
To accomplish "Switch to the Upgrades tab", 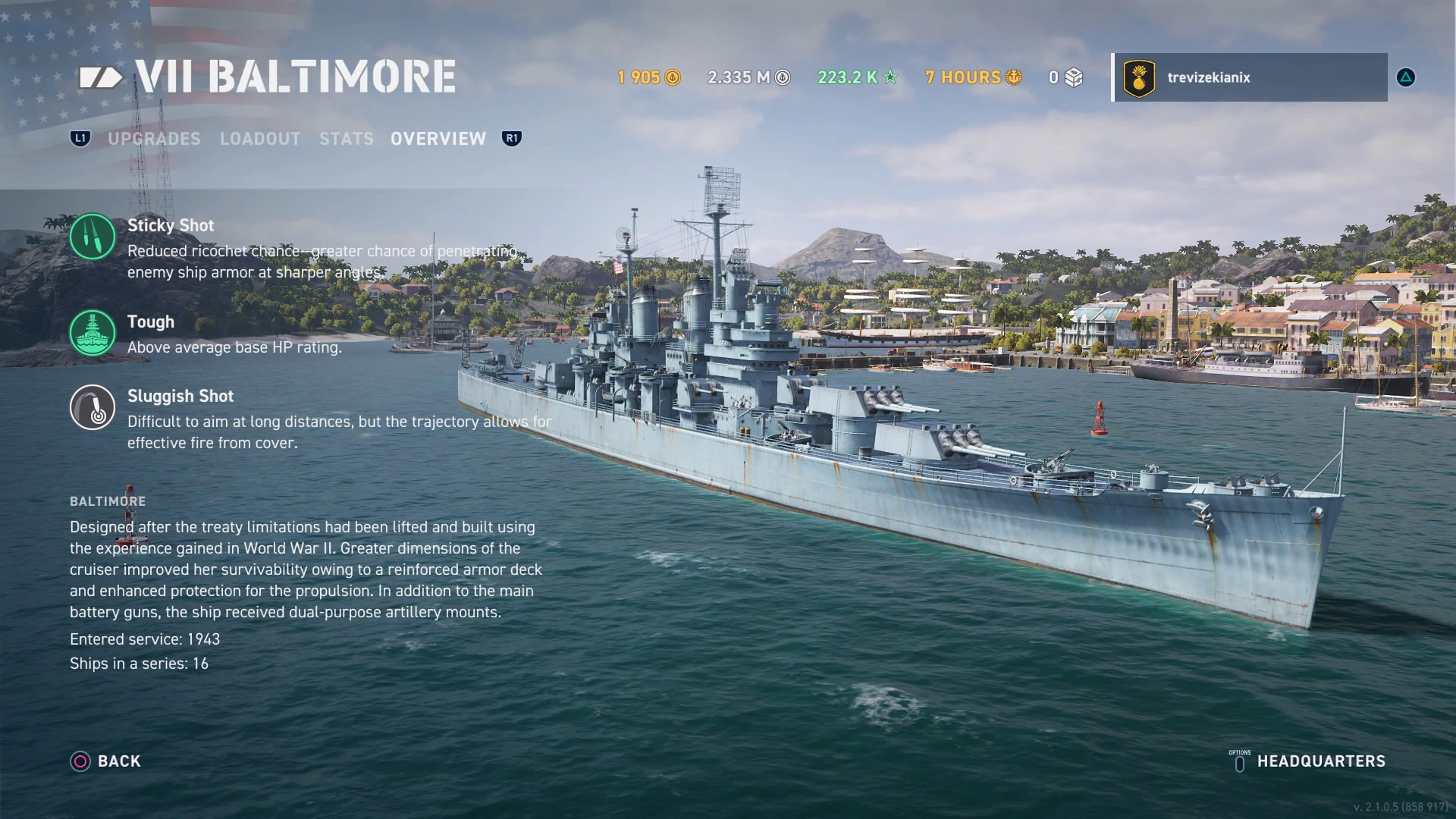I will 154,139.
